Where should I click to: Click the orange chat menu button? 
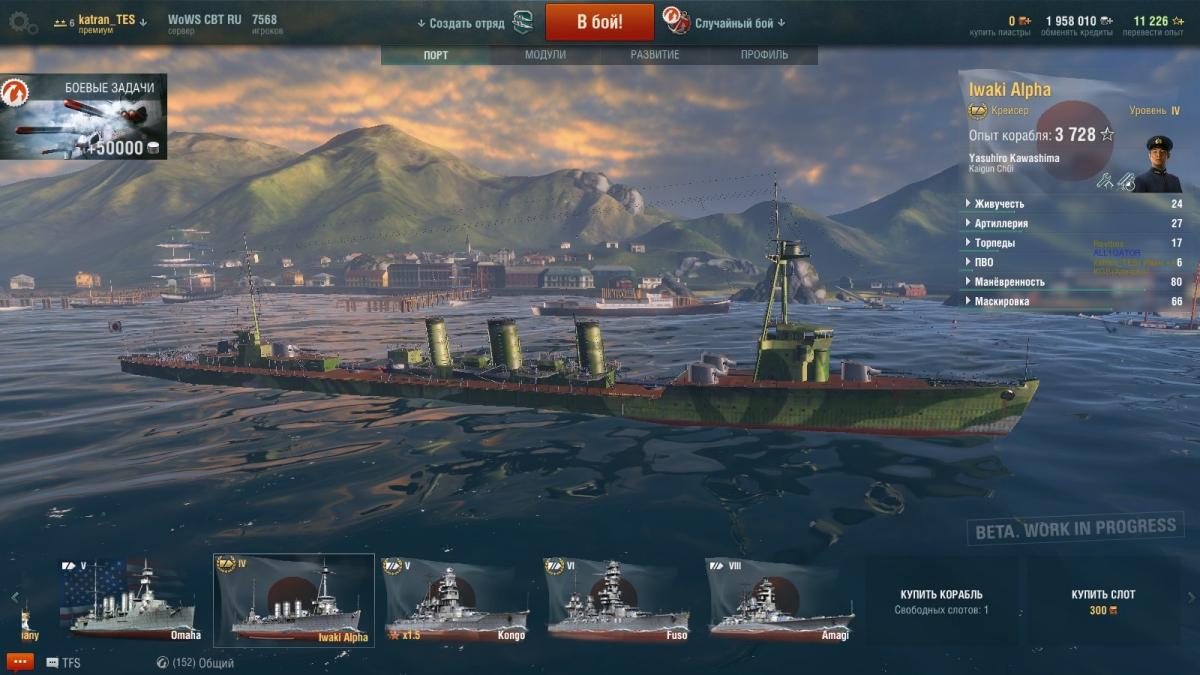click(20, 662)
